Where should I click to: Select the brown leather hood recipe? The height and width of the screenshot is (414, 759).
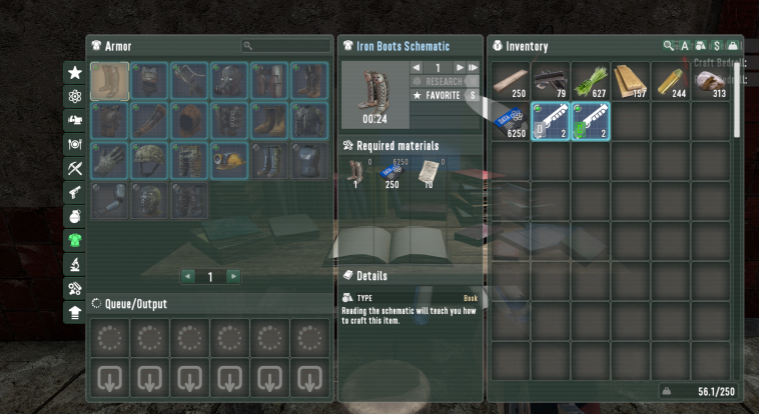click(190, 121)
